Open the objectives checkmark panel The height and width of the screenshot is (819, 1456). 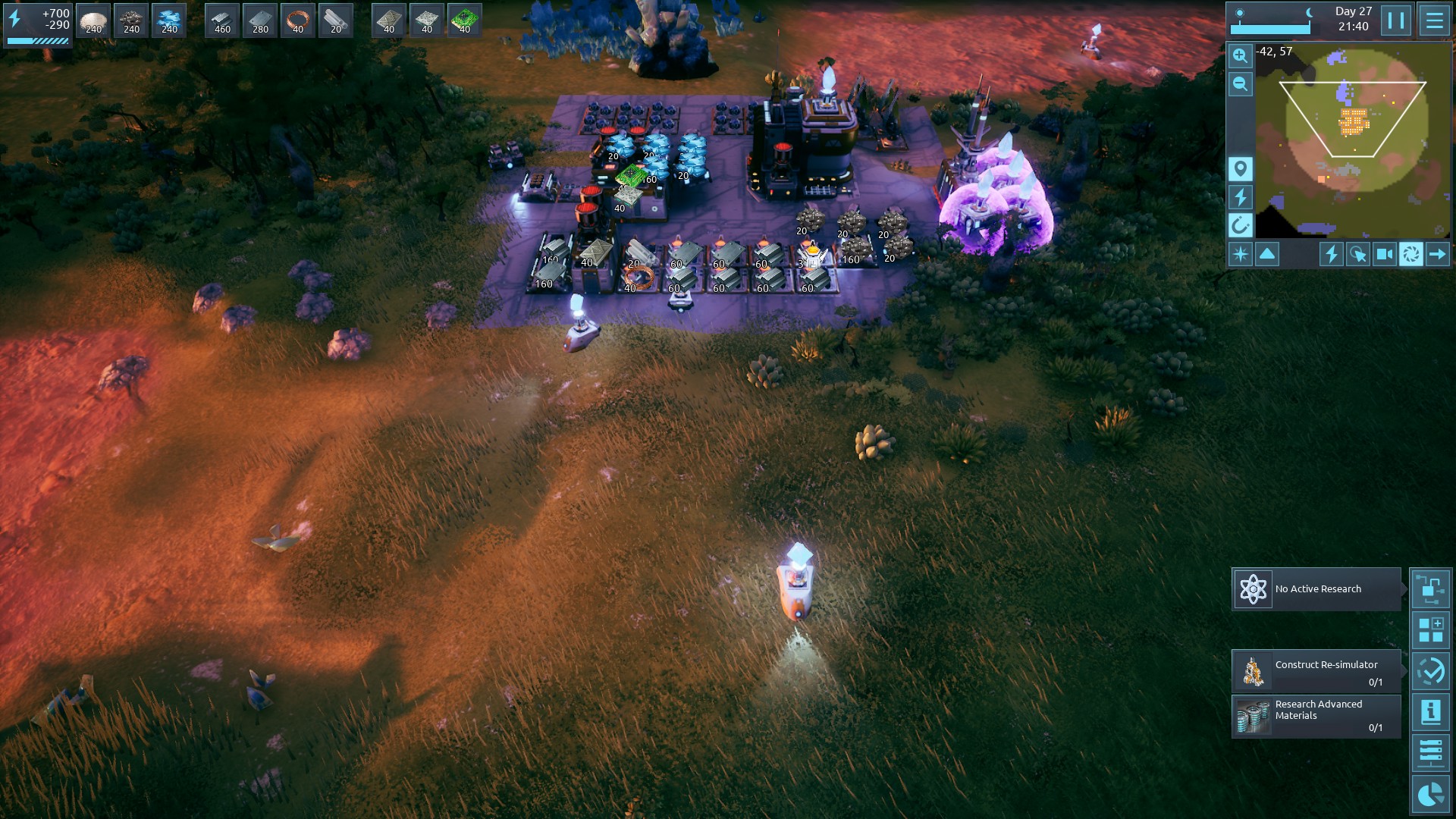1430,671
